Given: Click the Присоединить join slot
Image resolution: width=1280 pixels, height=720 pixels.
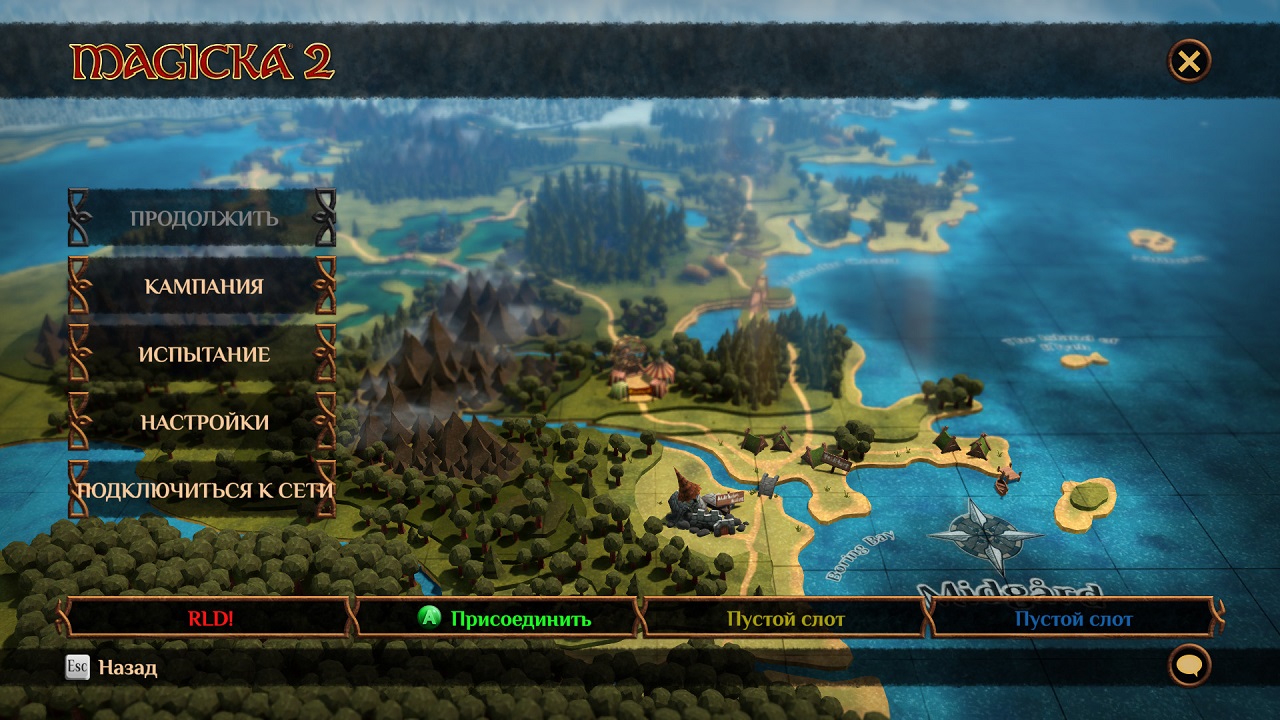Looking at the screenshot, I should (x=505, y=618).
